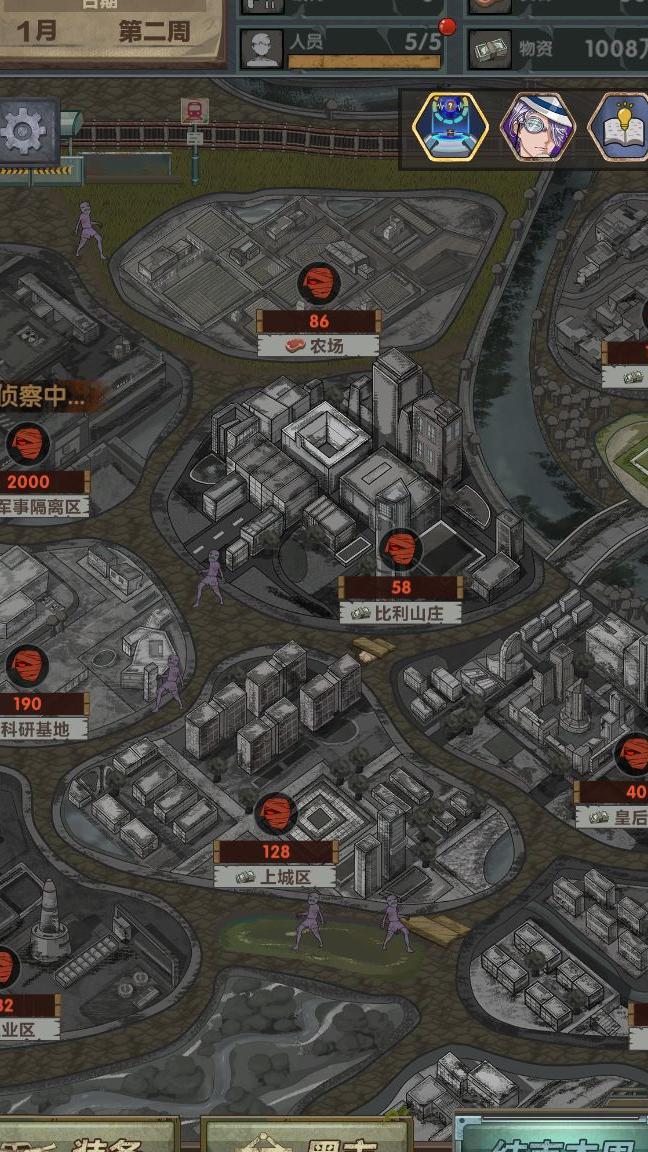The height and width of the screenshot is (1152, 648).
Task: Open the purple-haired character portrait icon
Action: pyautogui.click(x=537, y=127)
